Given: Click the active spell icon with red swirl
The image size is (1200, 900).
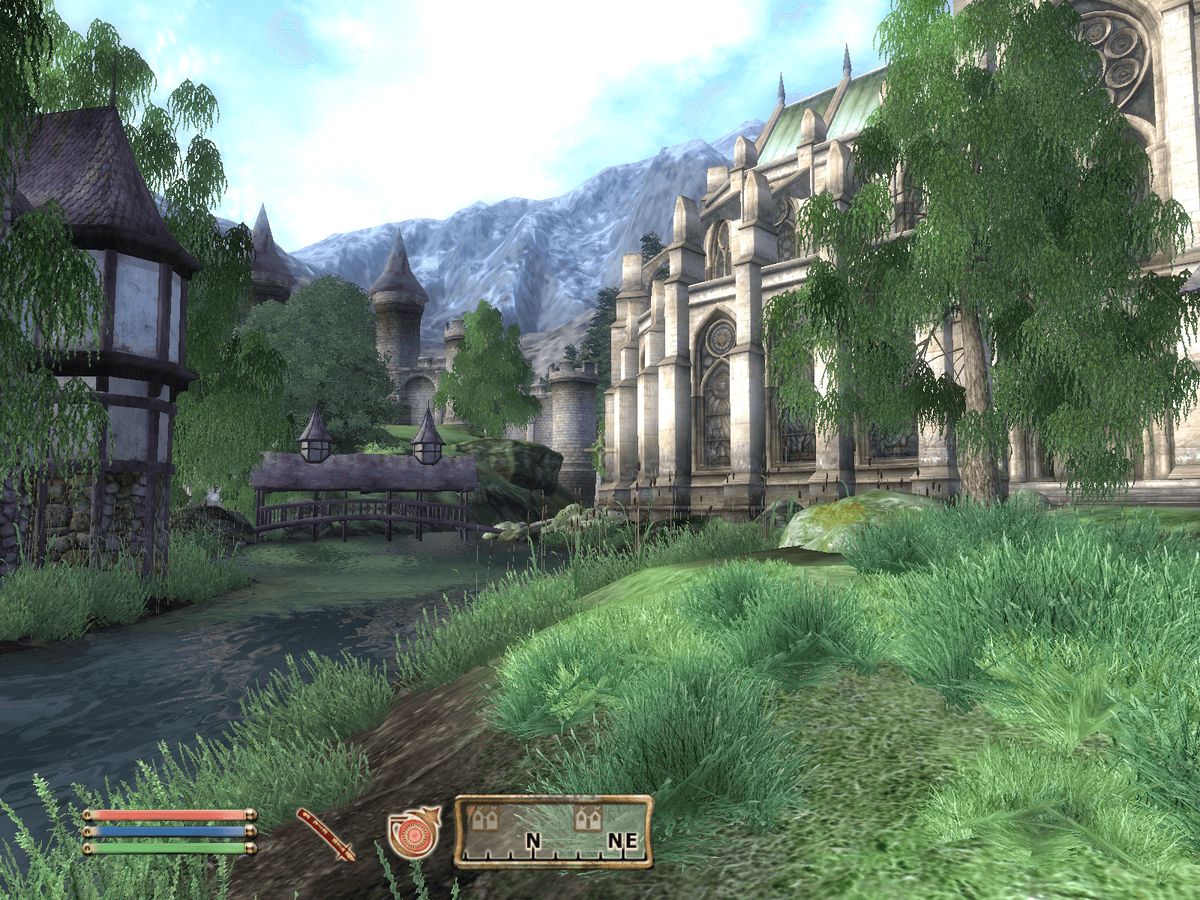Looking at the screenshot, I should tap(413, 832).
